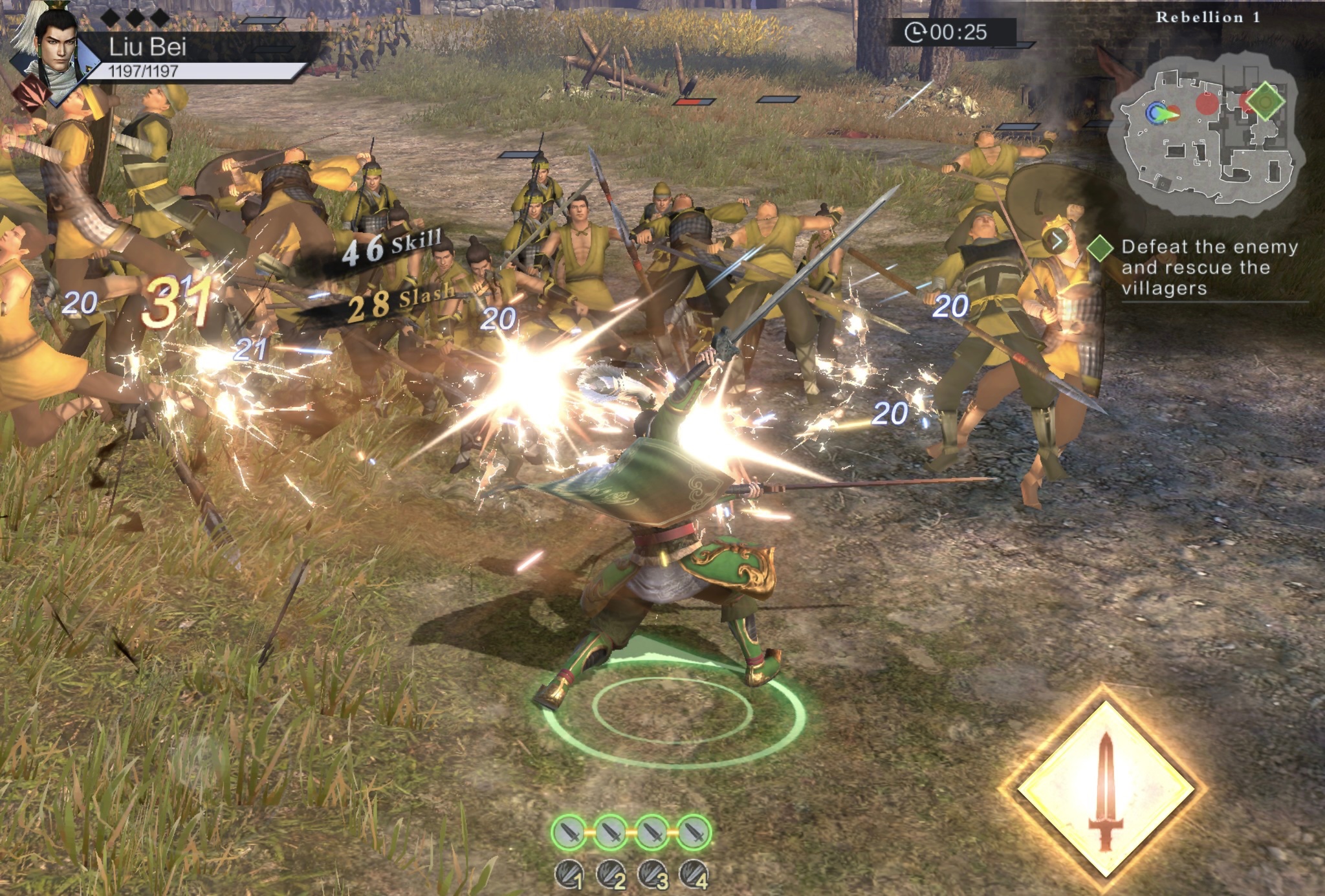Activate the sword skill numbered 2

tap(611, 875)
